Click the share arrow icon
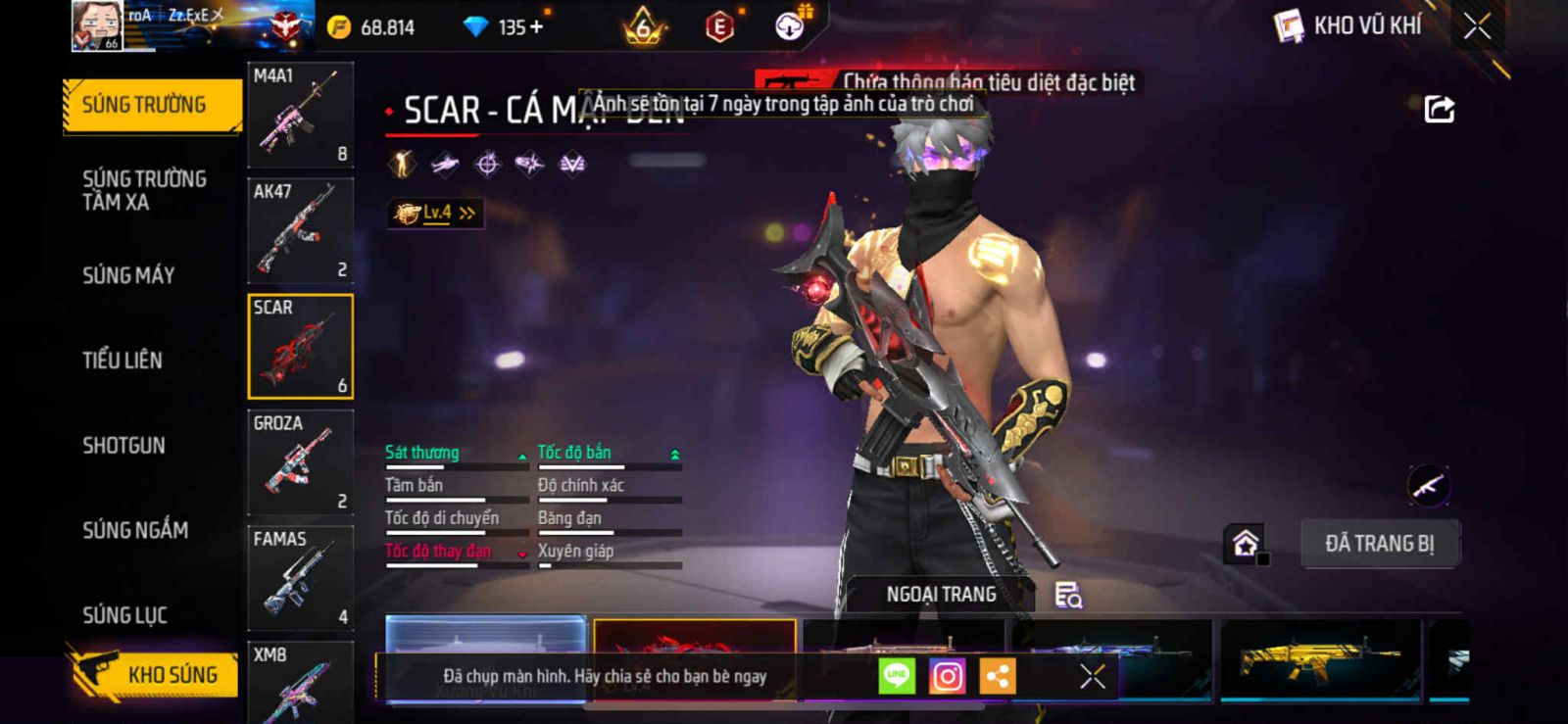The height and width of the screenshot is (724, 1568). pos(1439,109)
